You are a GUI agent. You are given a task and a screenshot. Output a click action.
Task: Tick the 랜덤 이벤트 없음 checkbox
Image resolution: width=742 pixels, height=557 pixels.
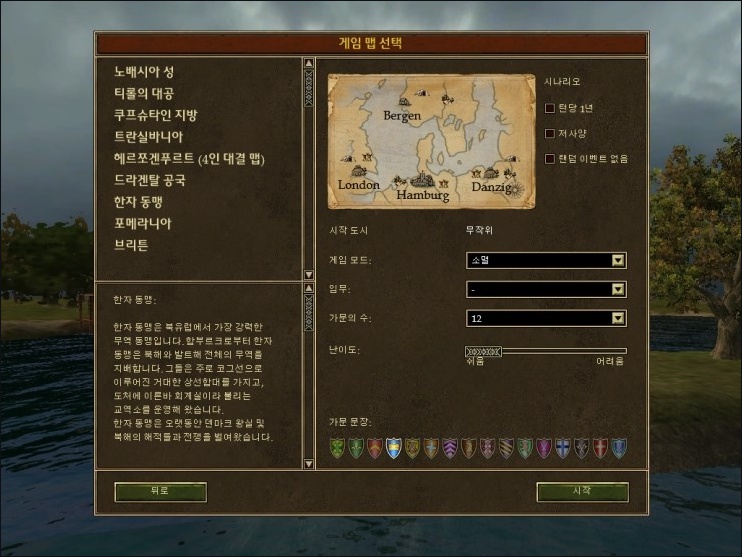549,158
